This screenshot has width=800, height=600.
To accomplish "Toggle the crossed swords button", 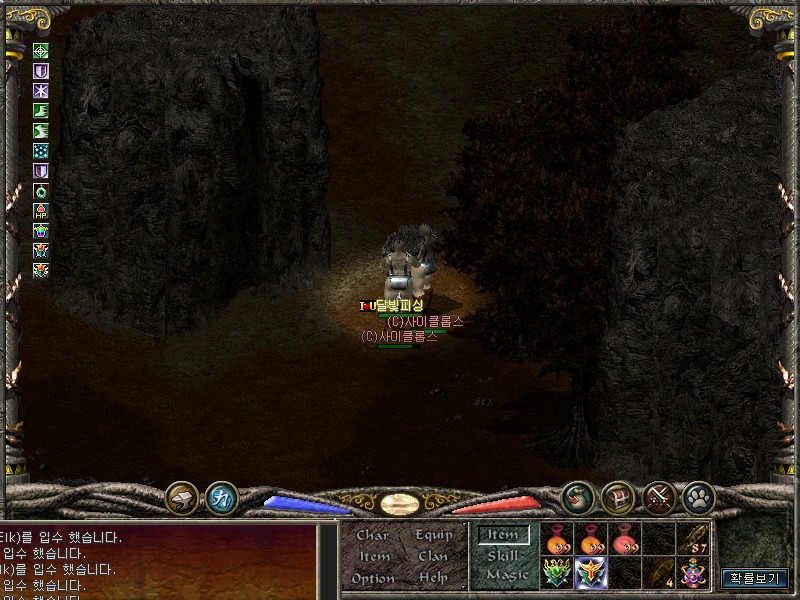I will coord(657,496).
